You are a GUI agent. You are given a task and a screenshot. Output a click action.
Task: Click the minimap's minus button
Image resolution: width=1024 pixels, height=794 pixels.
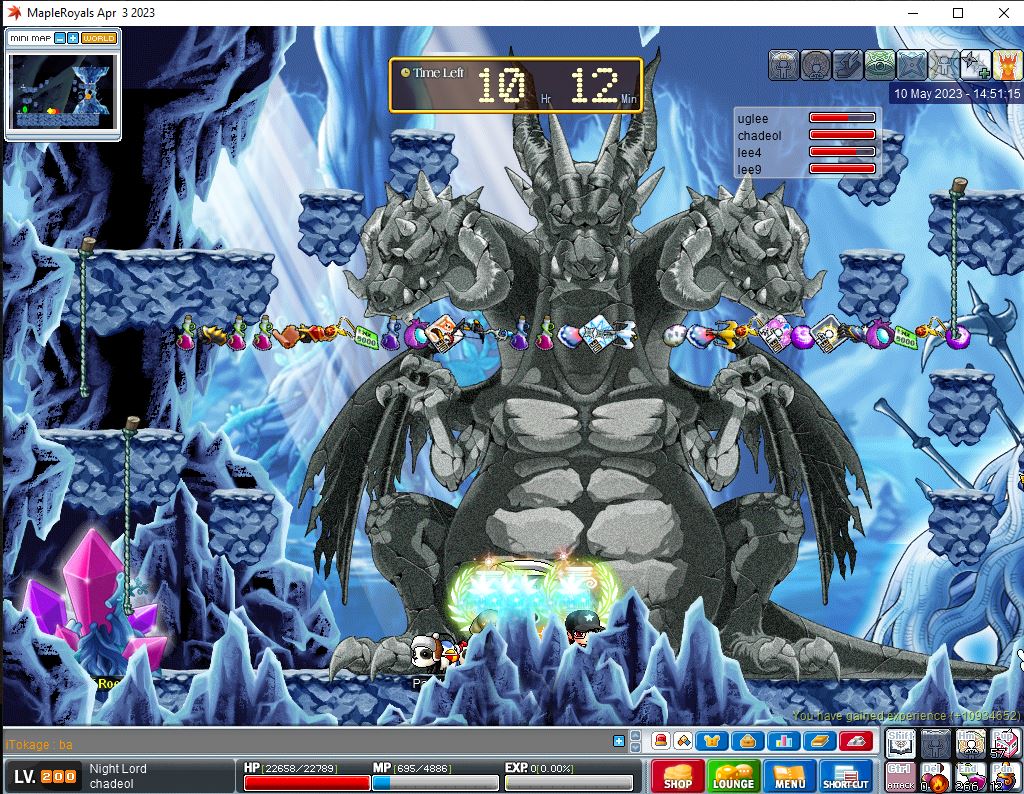point(60,38)
